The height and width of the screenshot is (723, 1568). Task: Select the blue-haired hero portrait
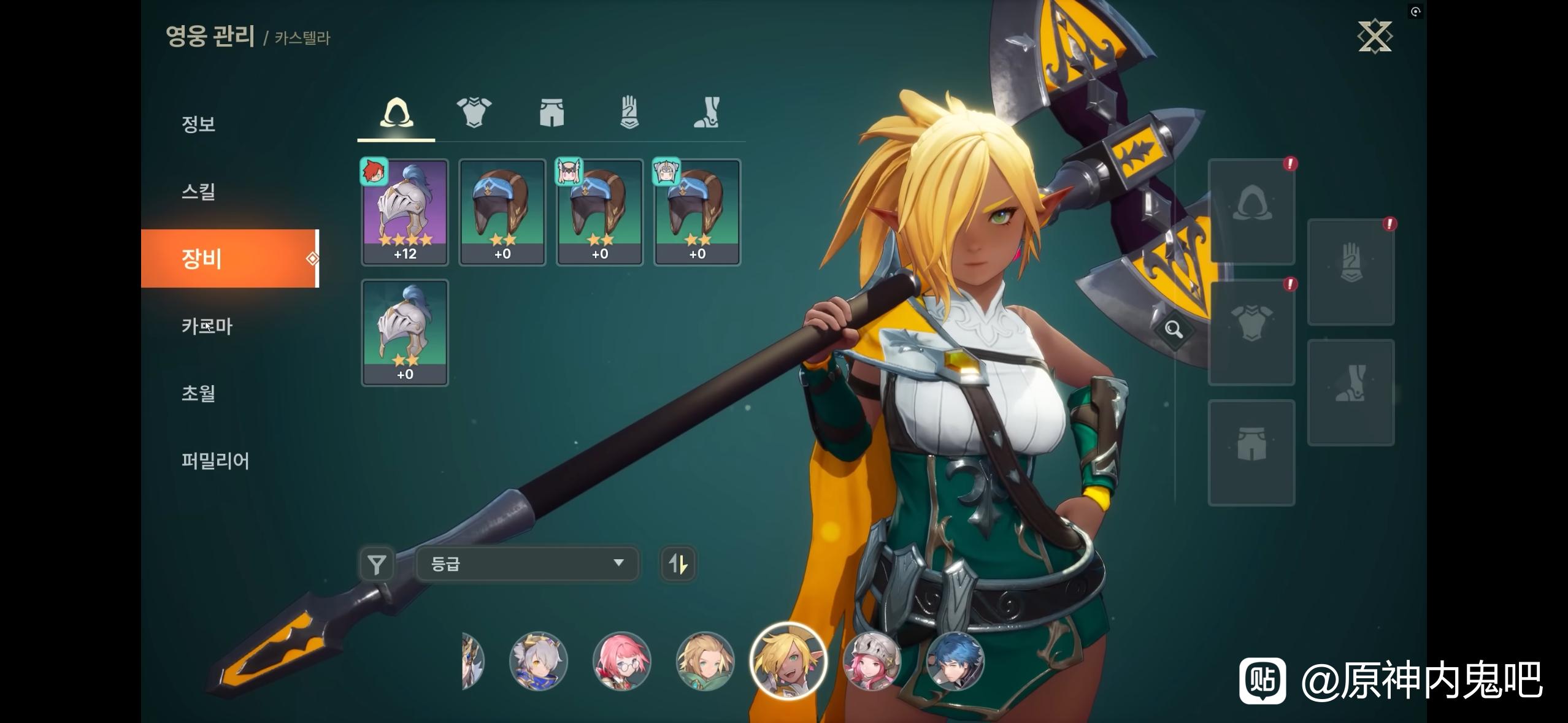pyautogui.click(x=955, y=661)
